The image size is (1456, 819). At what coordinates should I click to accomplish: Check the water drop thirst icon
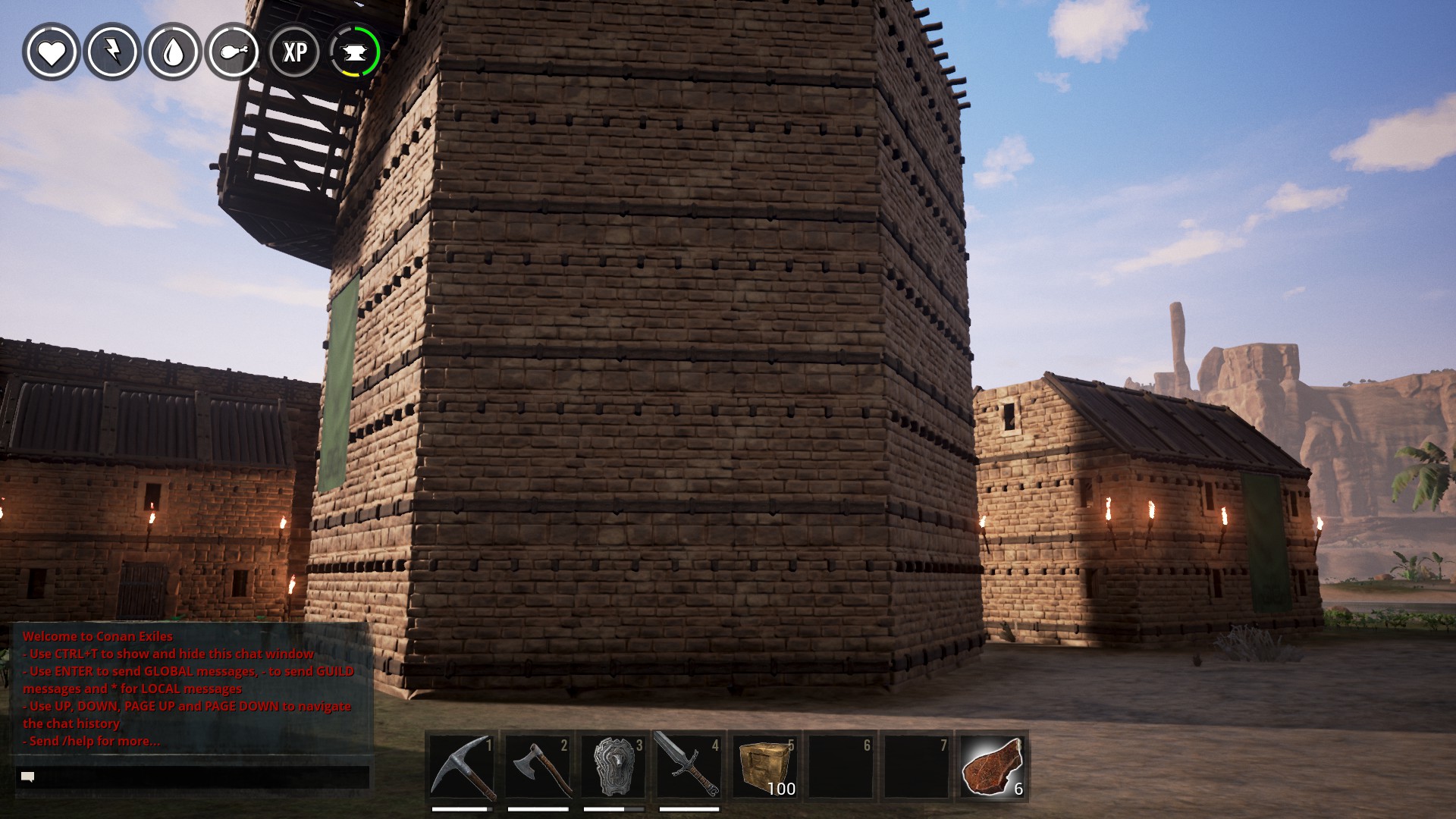173,52
